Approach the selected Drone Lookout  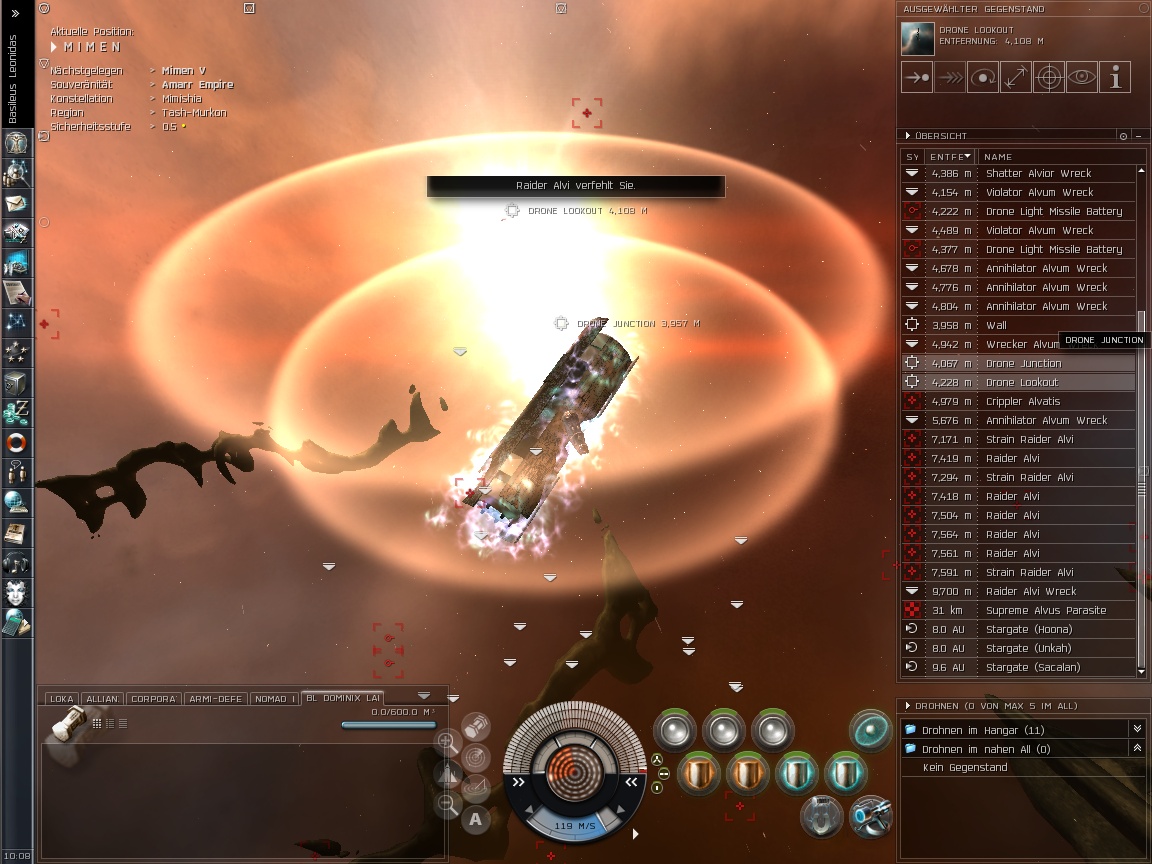pos(916,77)
